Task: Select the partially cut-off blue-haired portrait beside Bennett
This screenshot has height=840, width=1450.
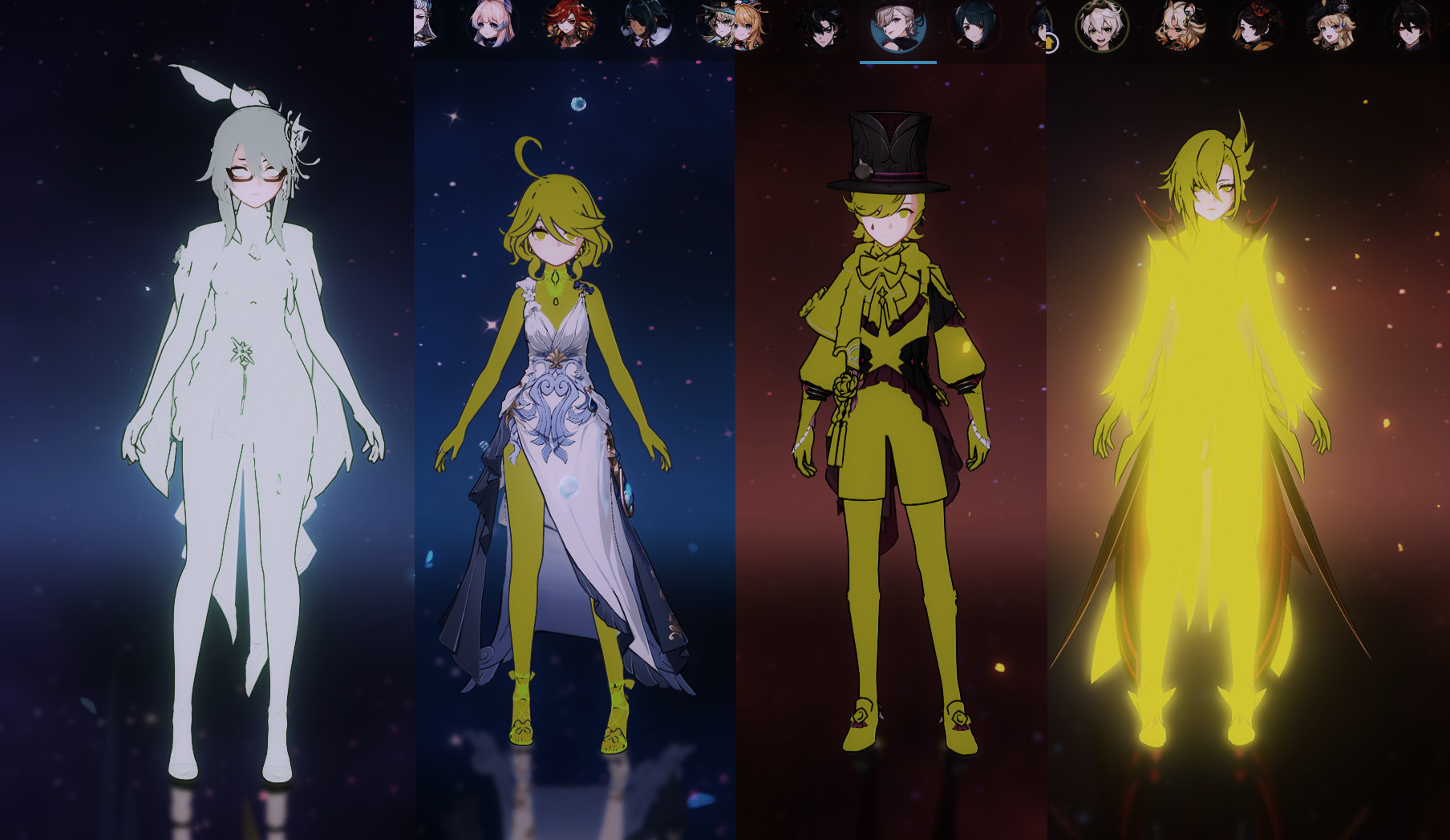Action: tap(1040, 26)
